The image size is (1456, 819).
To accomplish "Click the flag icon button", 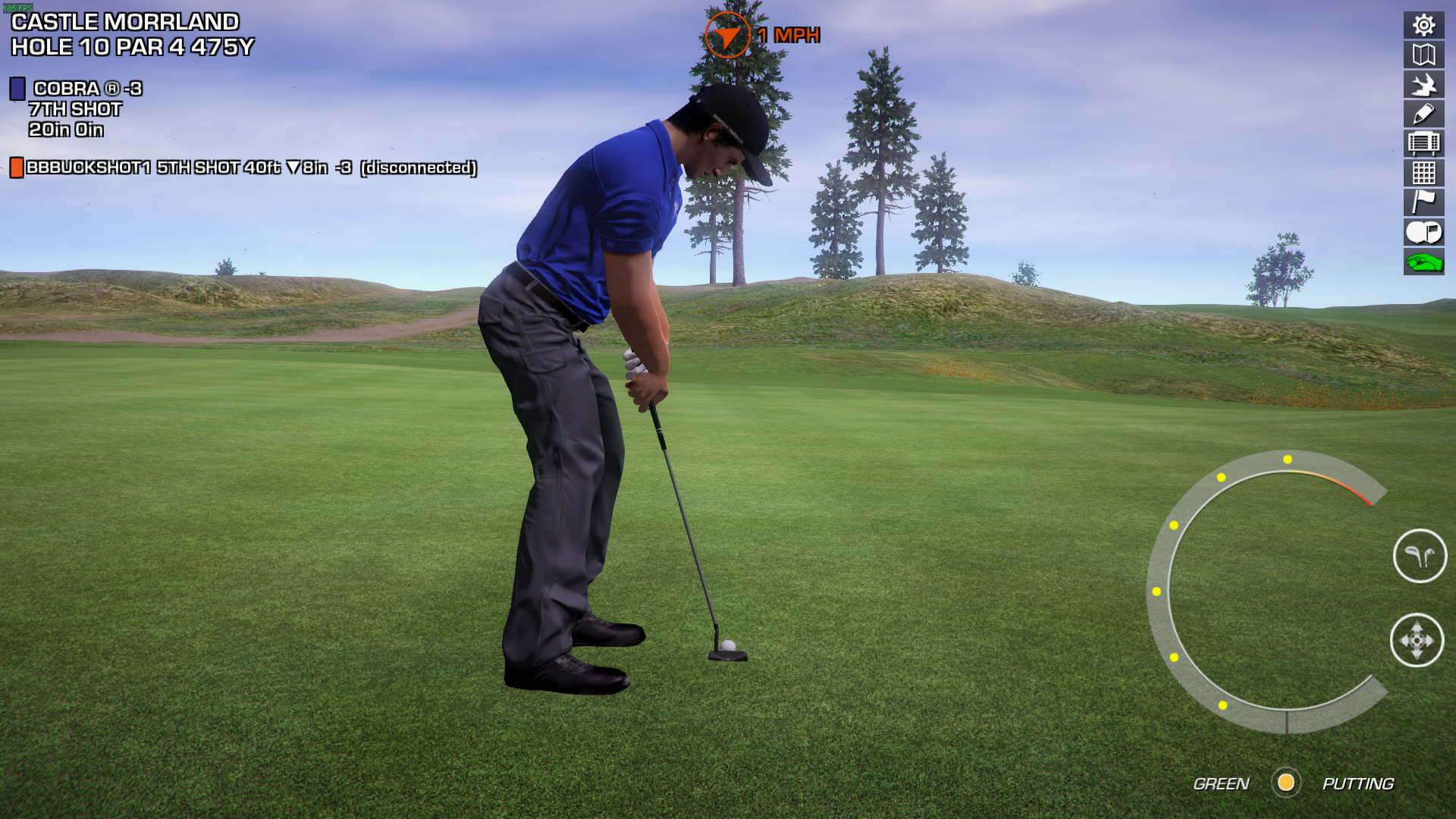I will click(x=1423, y=202).
